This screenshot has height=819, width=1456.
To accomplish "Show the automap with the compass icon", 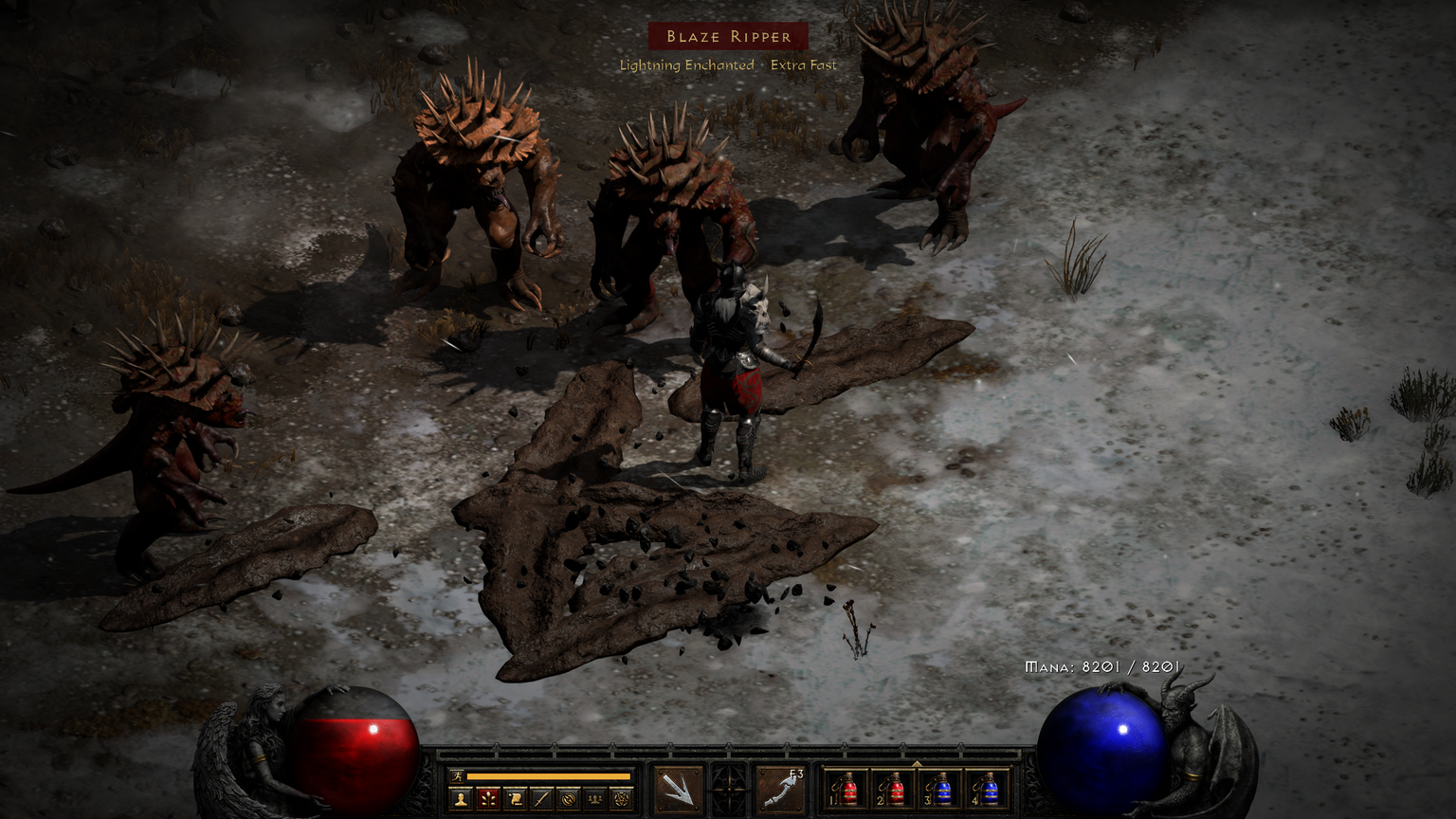I will point(568,799).
